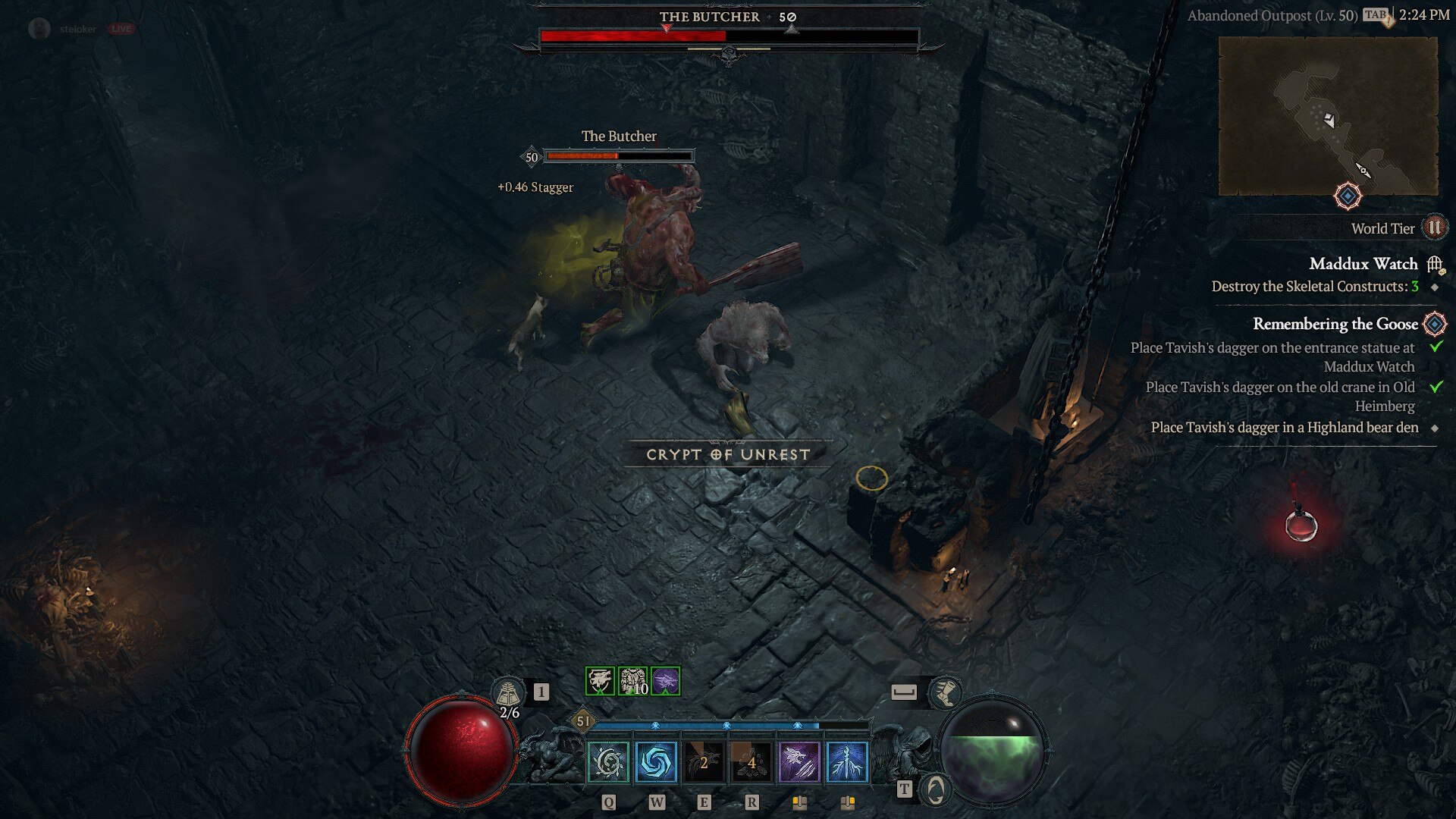Select the howling wolf skill on cooldown
Viewport: 1456px width, 819px height.
(704, 762)
